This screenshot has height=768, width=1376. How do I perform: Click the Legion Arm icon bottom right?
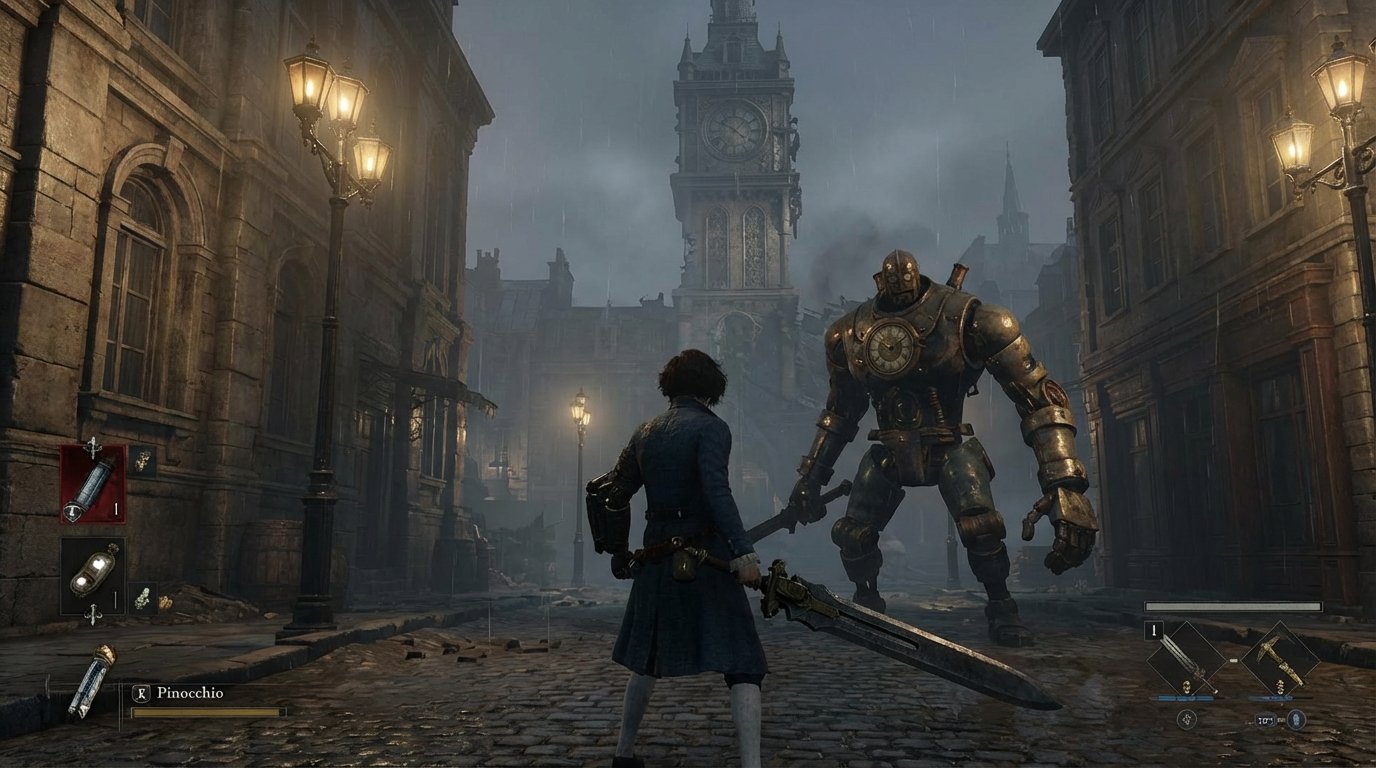[1296, 720]
